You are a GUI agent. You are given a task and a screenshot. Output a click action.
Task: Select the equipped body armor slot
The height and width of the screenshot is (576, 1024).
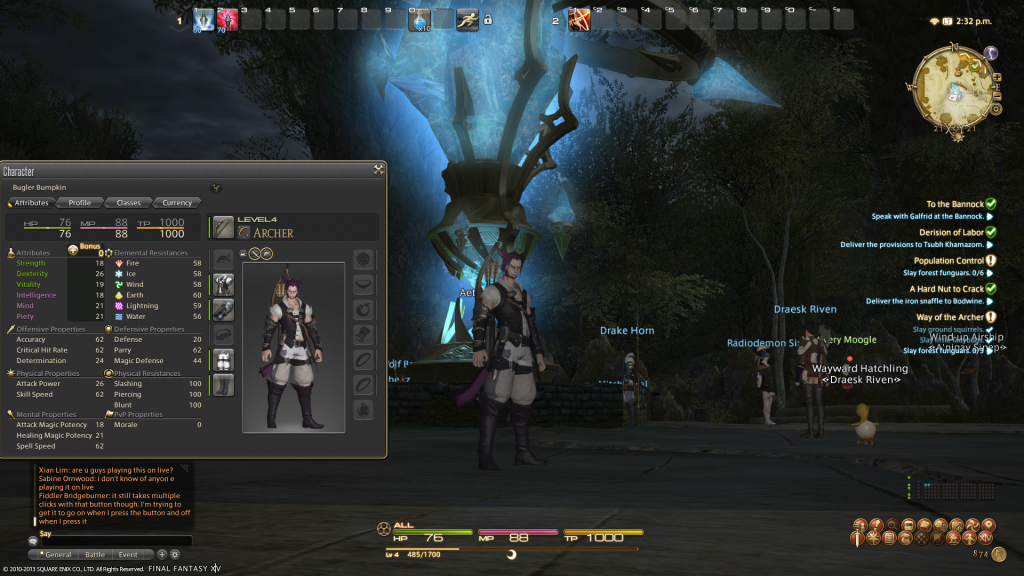point(223,284)
